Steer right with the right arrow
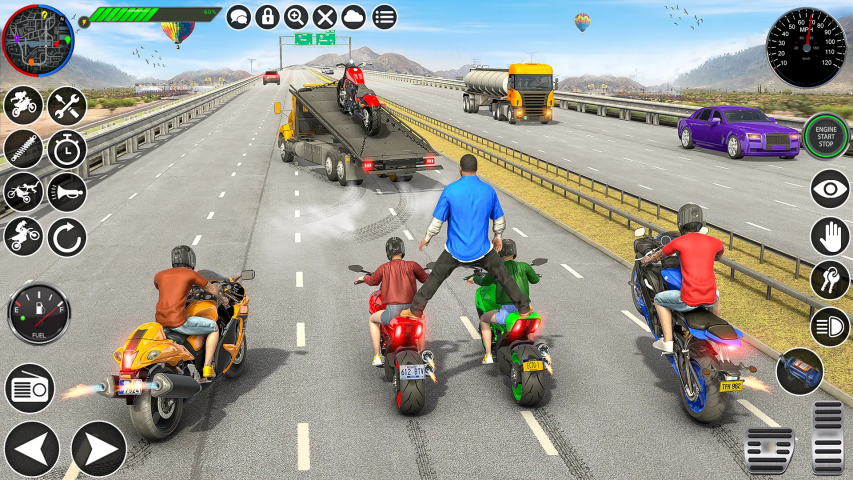 pos(98,448)
